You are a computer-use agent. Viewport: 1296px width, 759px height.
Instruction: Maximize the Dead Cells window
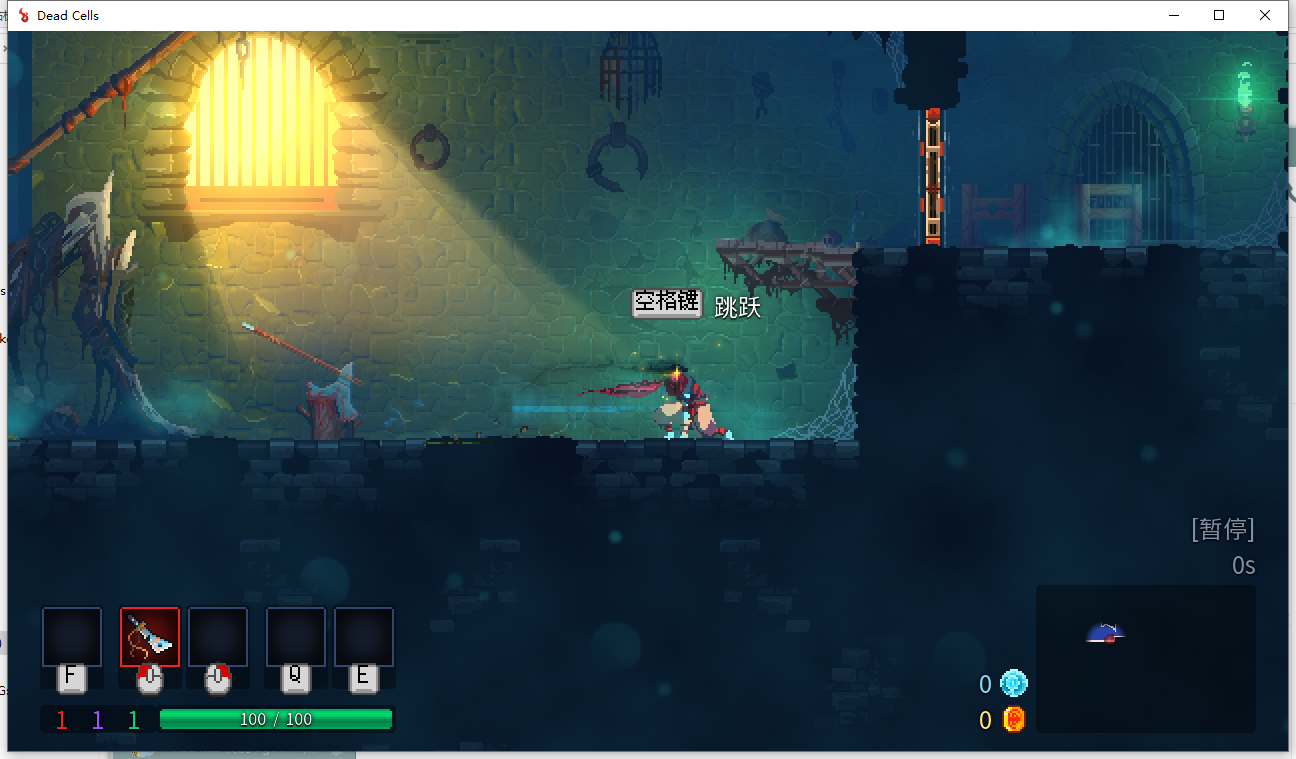(1219, 15)
